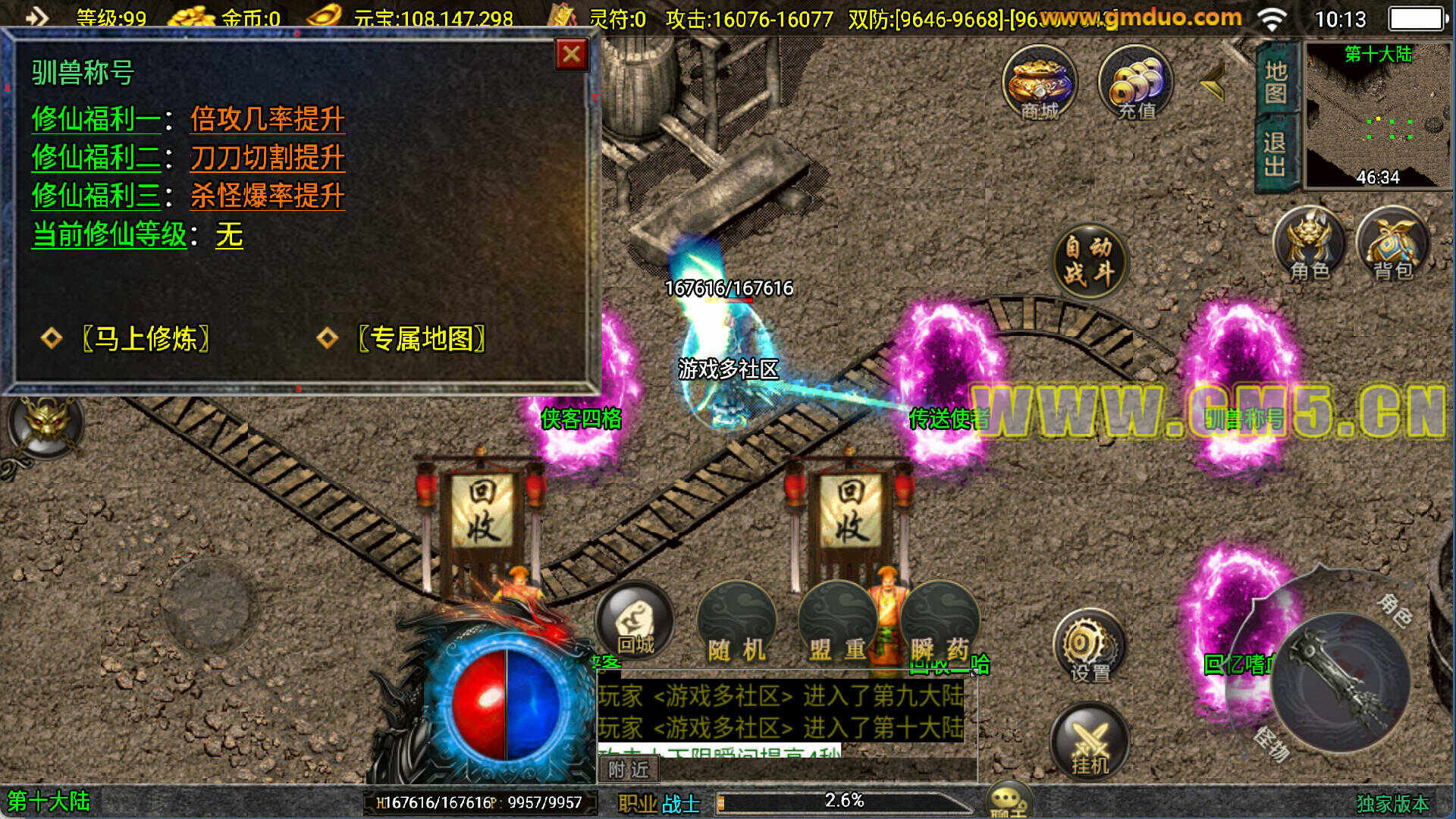Click the 退出 exit tab

[1276, 153]
